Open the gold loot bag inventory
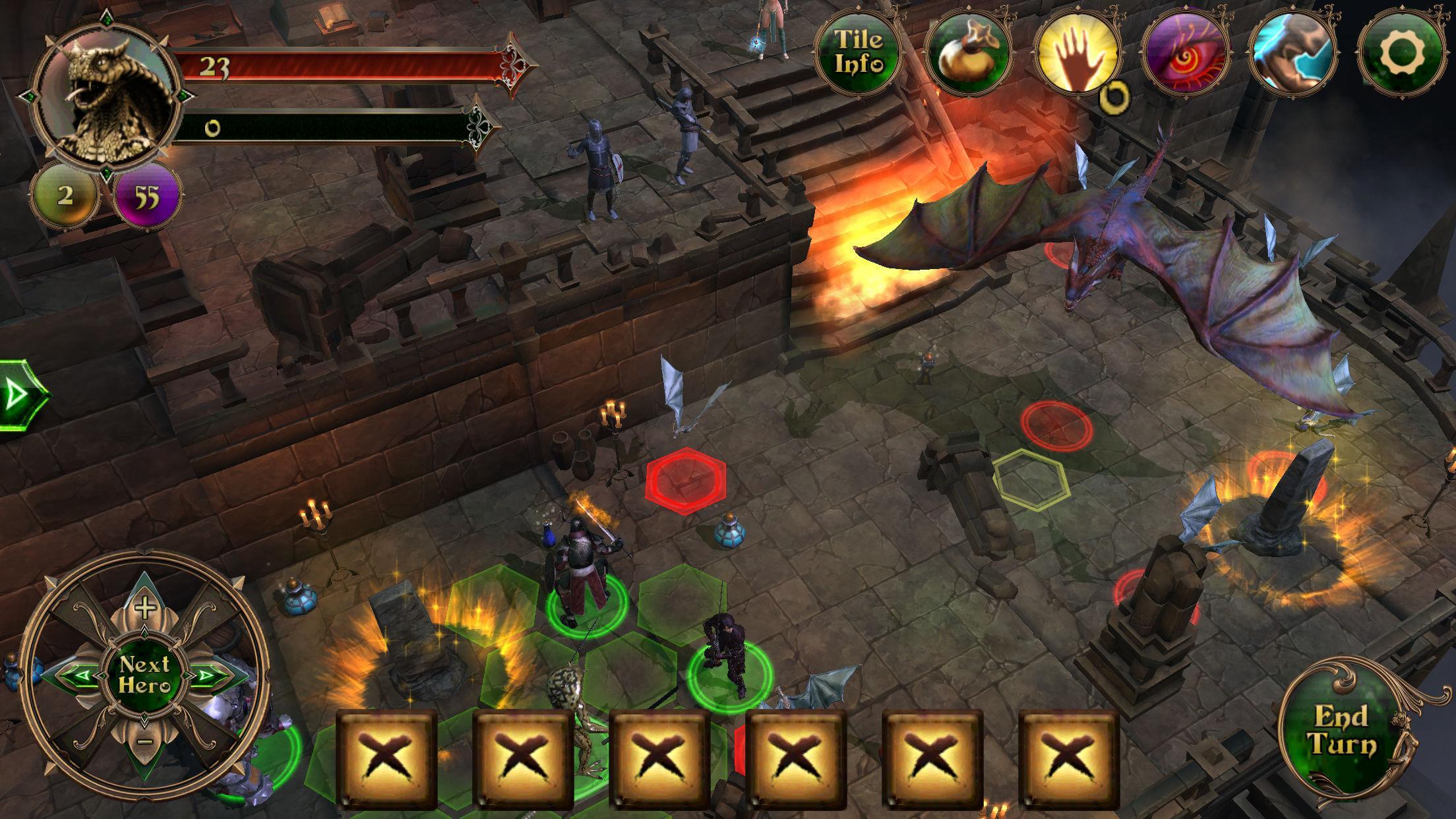This screenshot has width=1456, height=819. coord(967,53)
